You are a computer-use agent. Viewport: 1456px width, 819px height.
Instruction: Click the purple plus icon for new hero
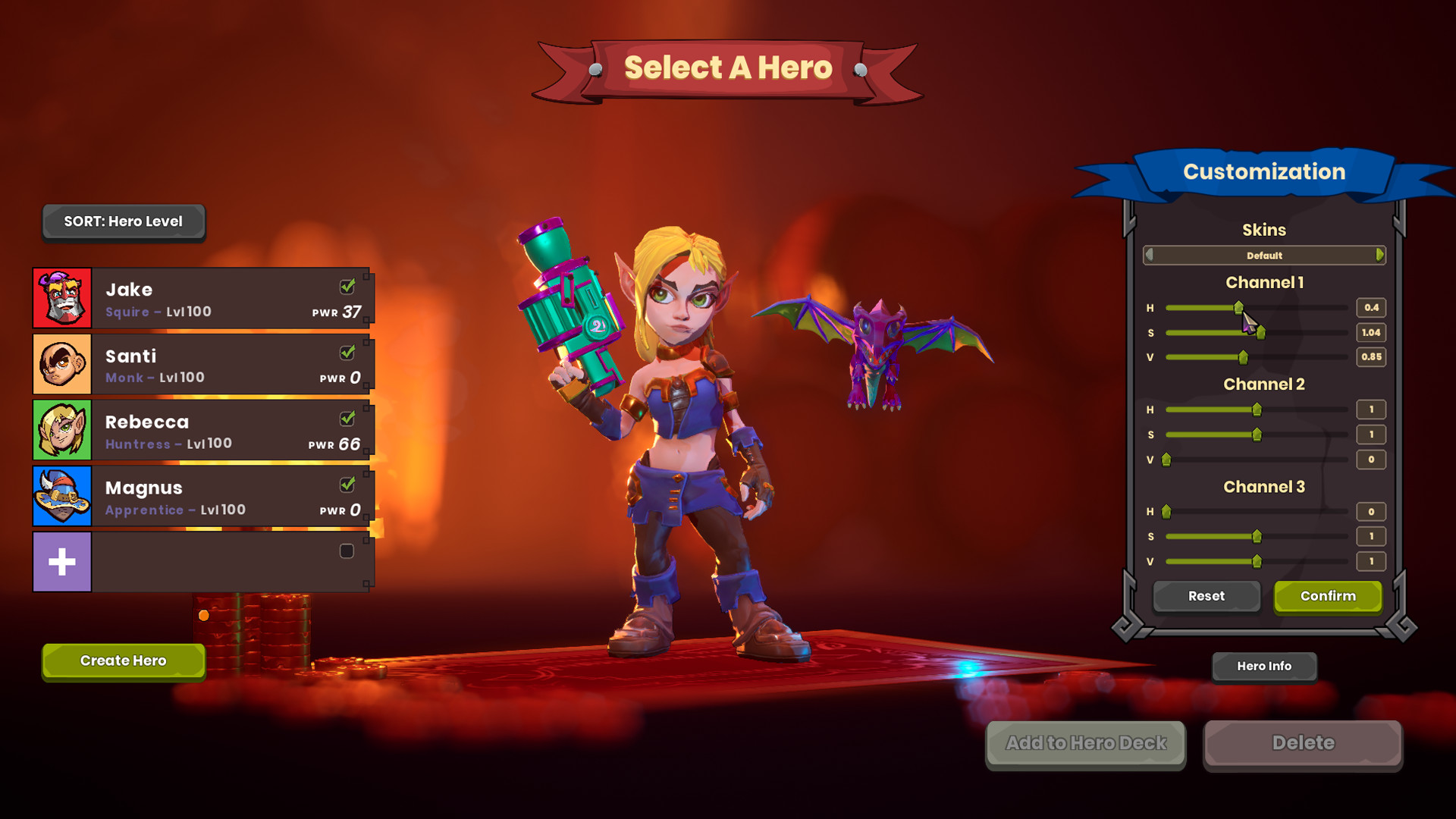point(62,561)
